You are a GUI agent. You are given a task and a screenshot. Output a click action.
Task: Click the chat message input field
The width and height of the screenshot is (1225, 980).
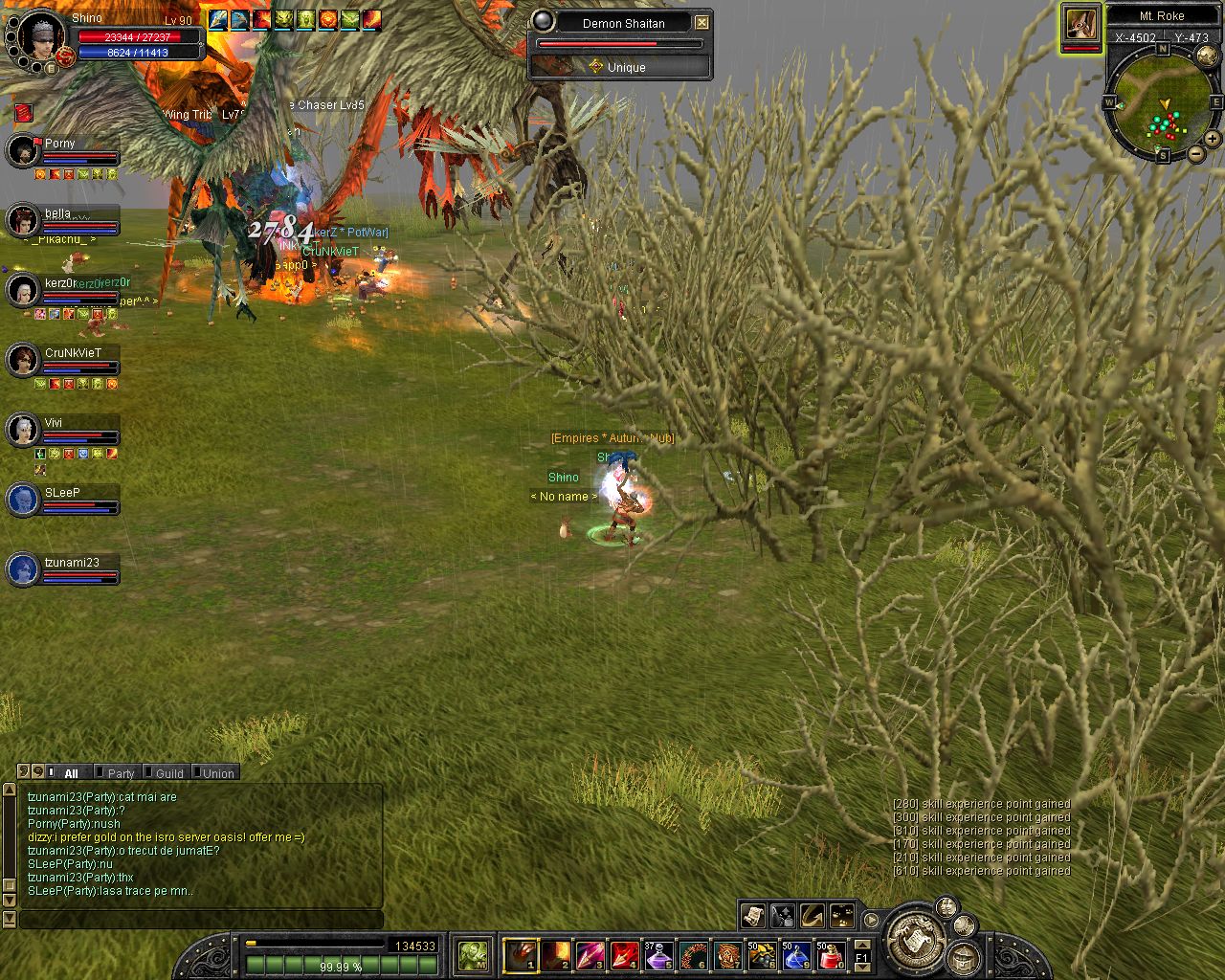201,920
